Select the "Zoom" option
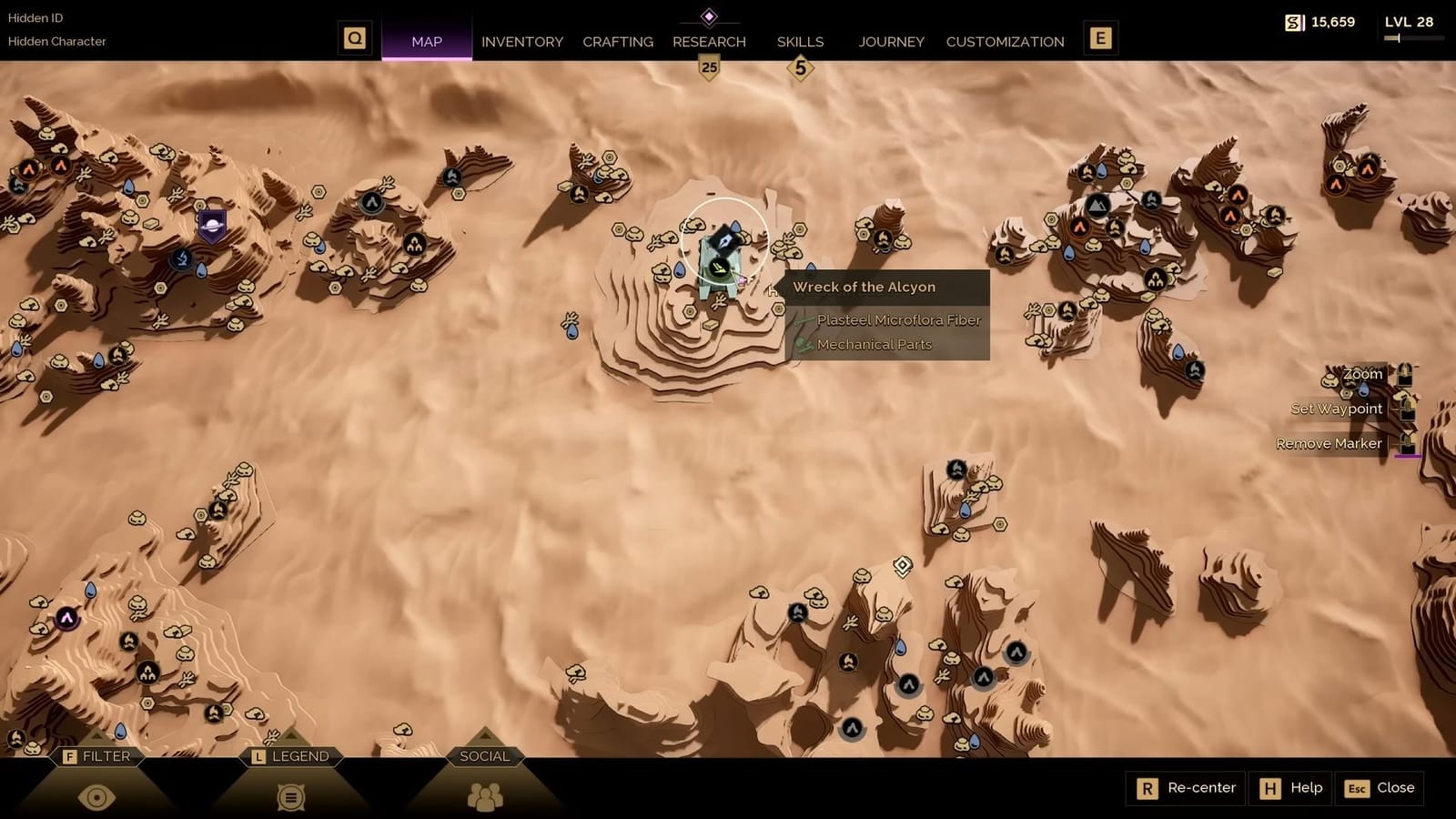This screenshot has width=1456, height=819. point(1362,373)
